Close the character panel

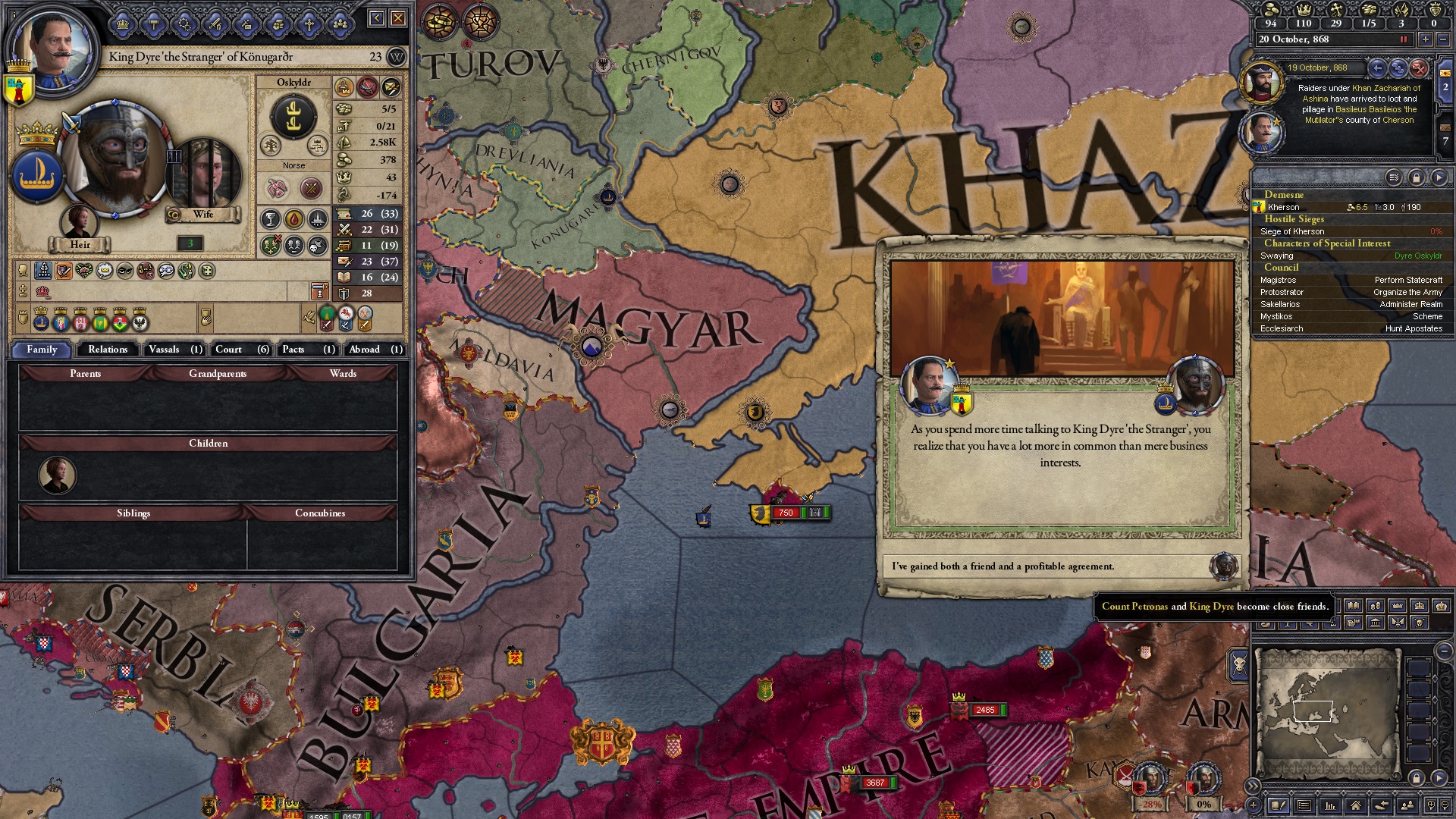398,18
